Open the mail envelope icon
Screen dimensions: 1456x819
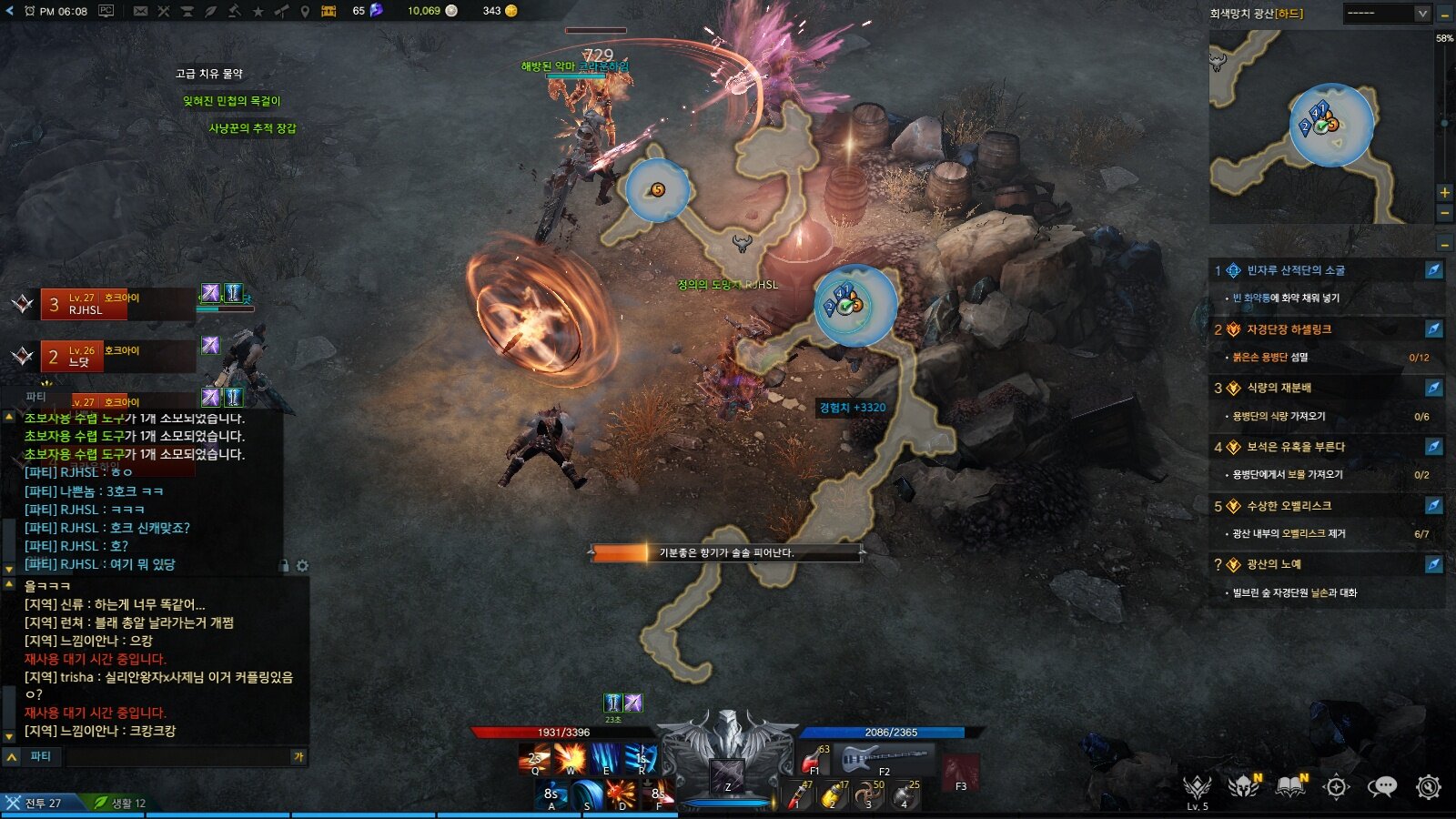(x=140, y=11)
